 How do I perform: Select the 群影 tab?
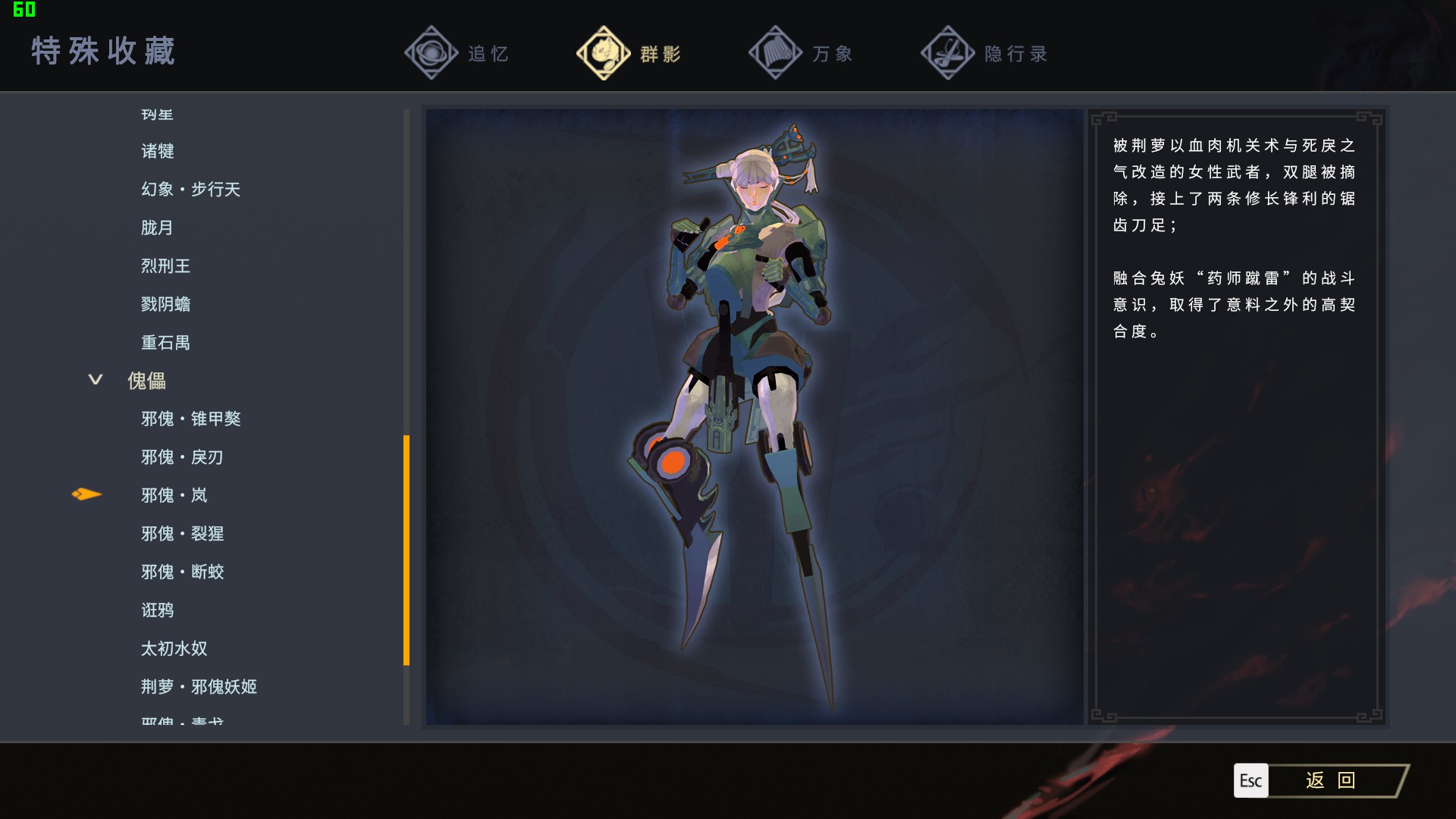coord(629,54)
